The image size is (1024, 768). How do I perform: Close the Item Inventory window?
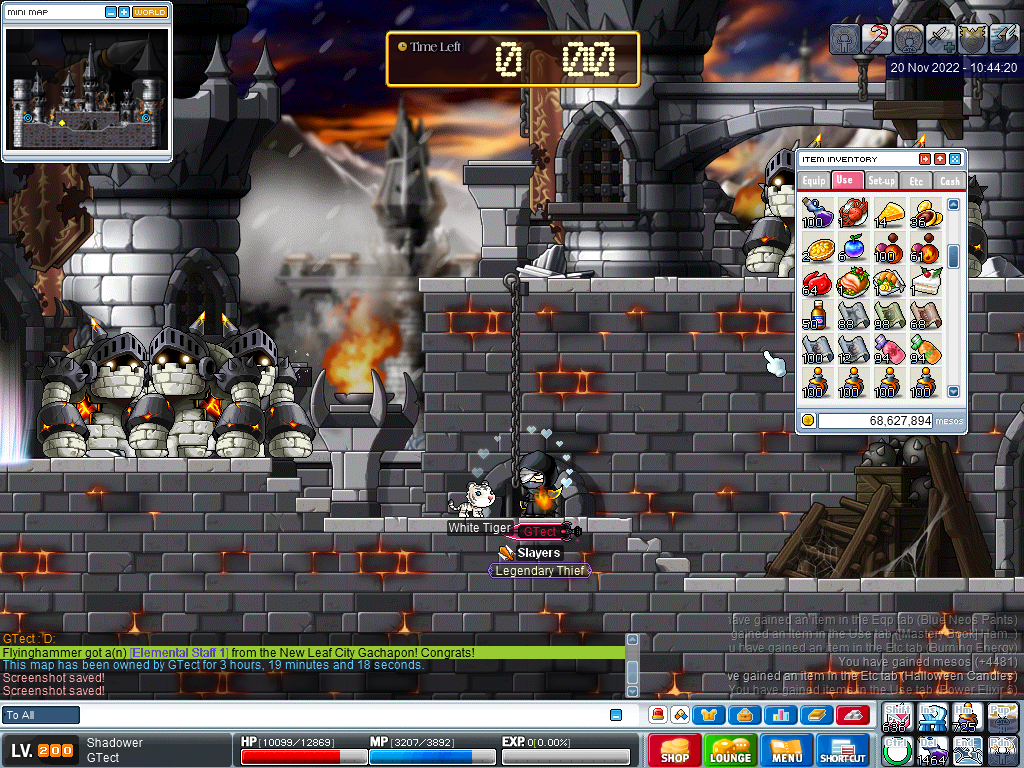click(x=955, y=159)
